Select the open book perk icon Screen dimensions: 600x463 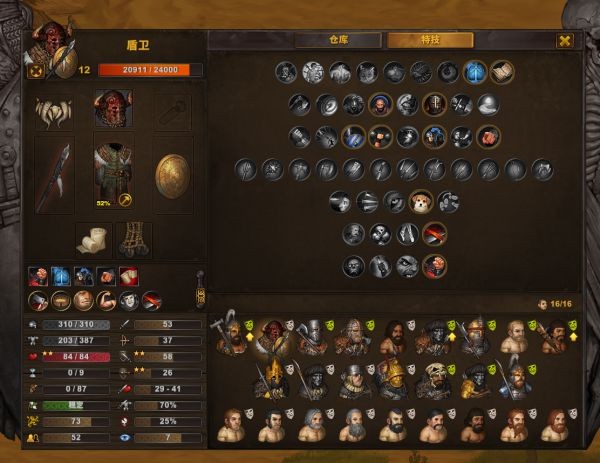(x=501, y=72)
